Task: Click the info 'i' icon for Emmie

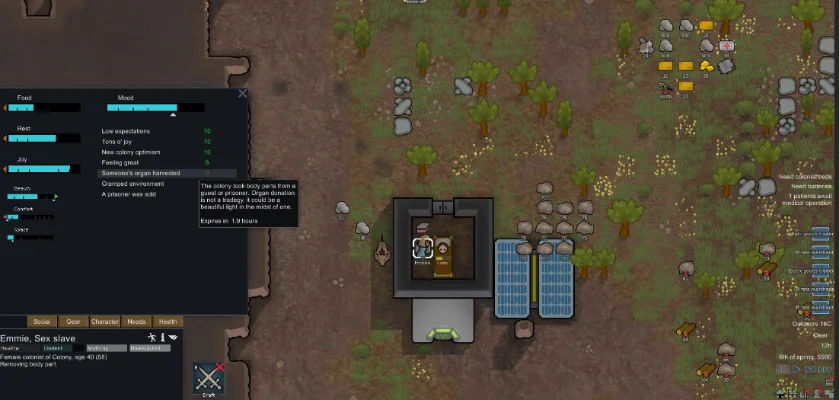Action: coord(163,337)
